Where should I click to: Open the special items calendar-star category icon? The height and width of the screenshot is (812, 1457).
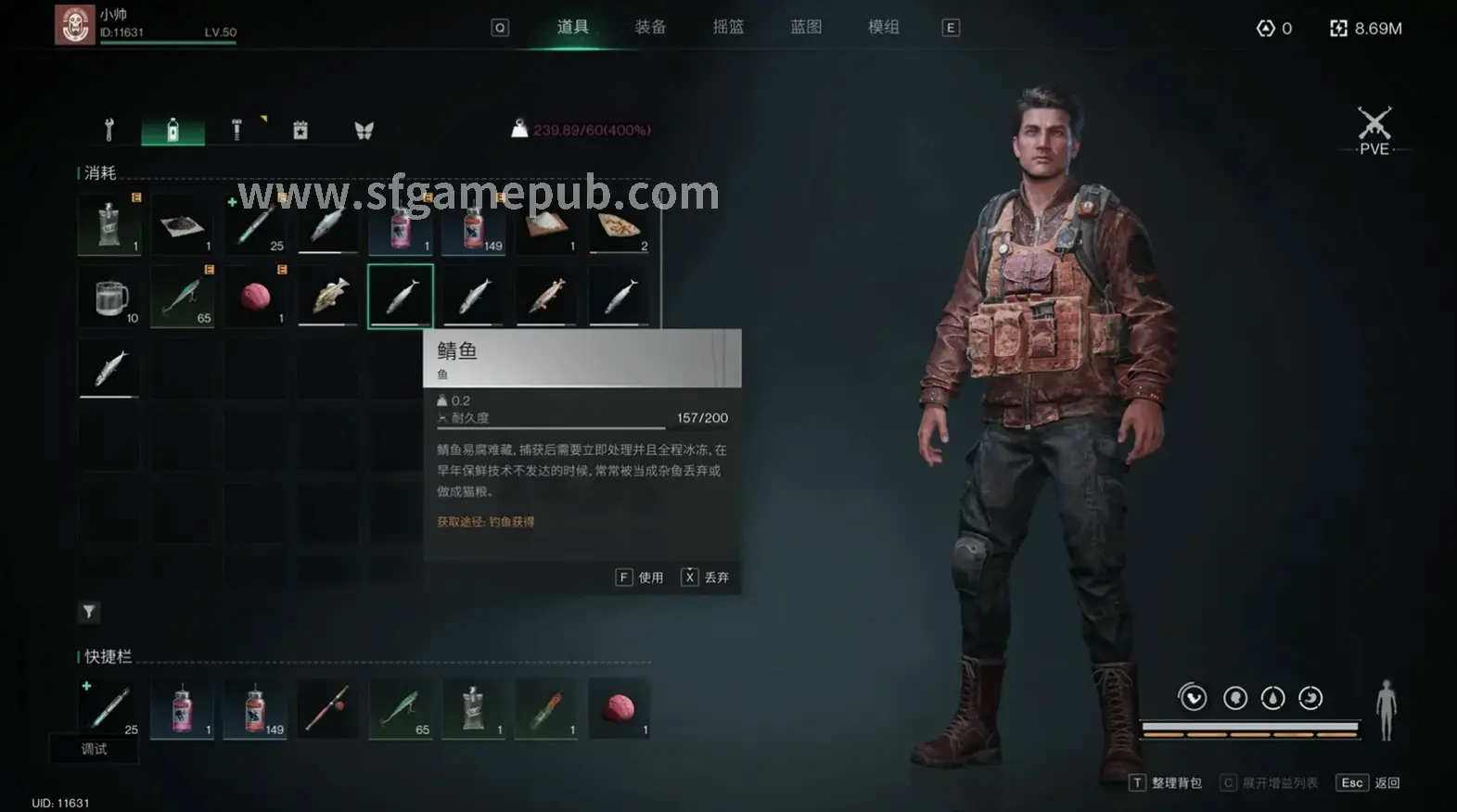300,130
